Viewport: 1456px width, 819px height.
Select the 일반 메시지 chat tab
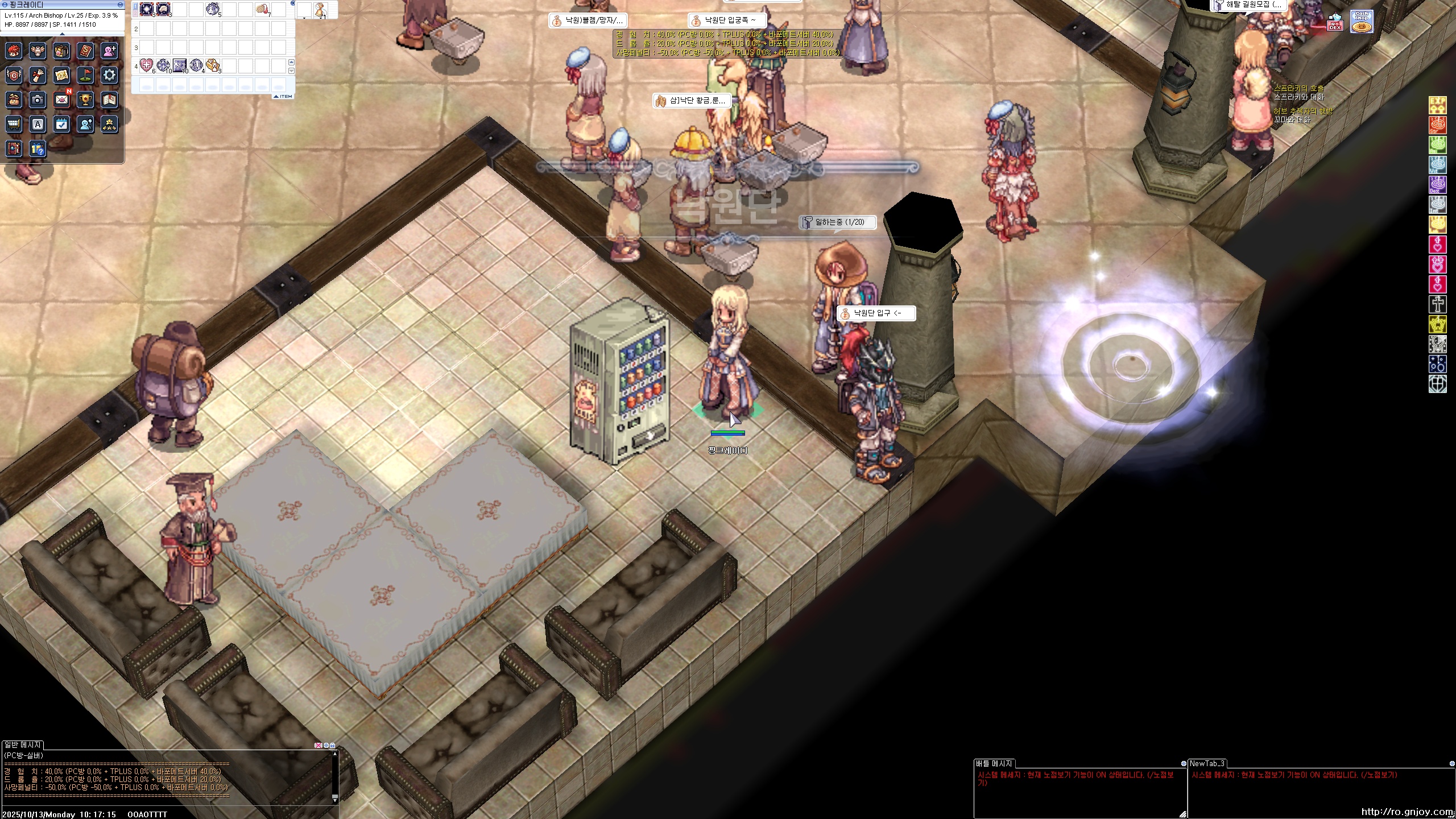23,744
